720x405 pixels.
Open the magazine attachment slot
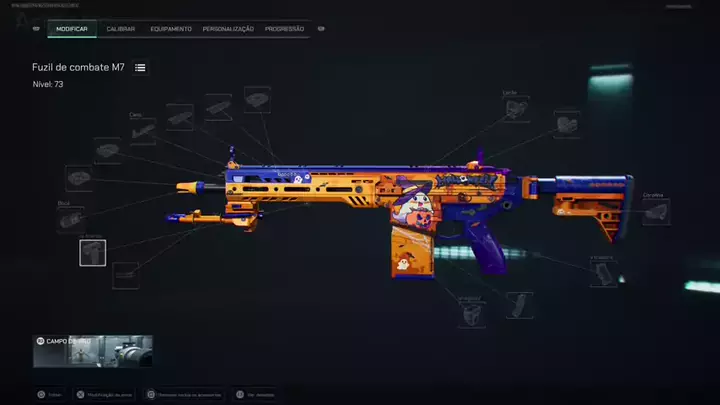pyautogui.click(x=519, y=305)
